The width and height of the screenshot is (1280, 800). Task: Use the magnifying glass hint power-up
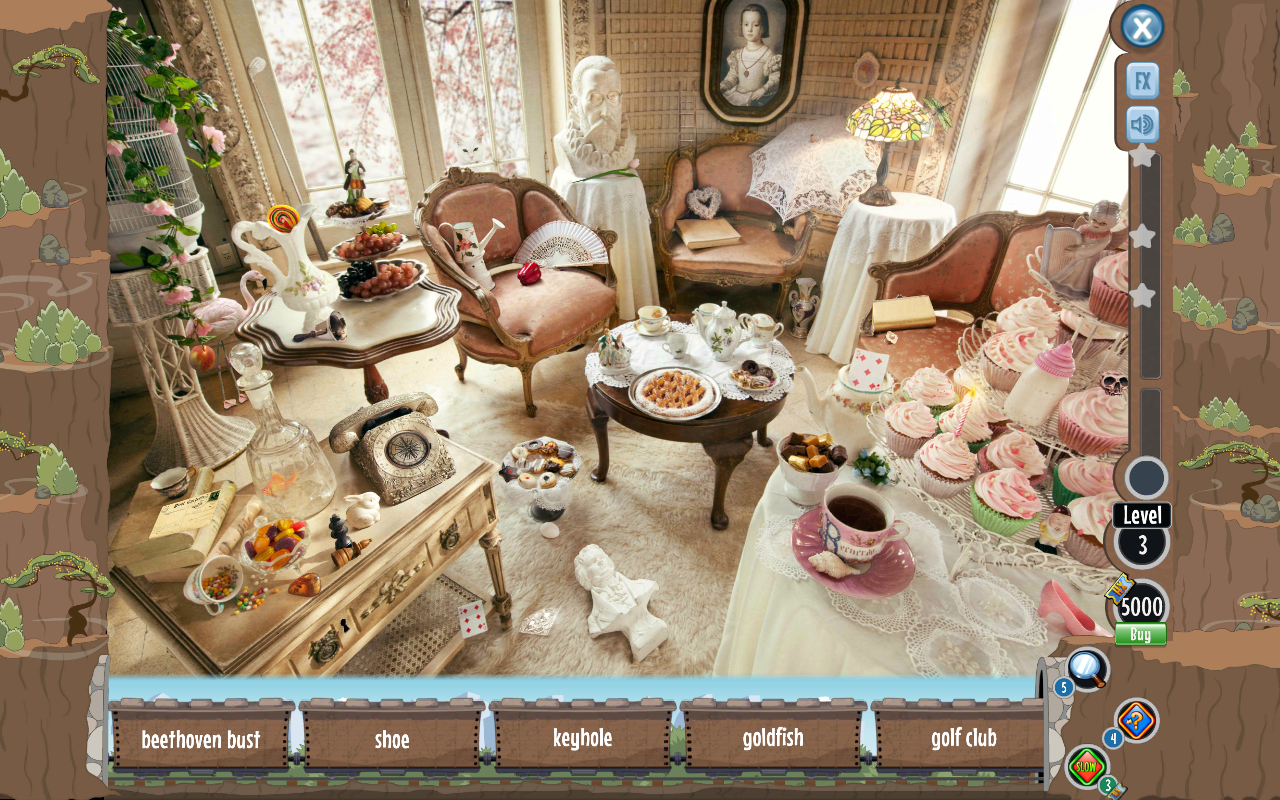click(1085, 668)
